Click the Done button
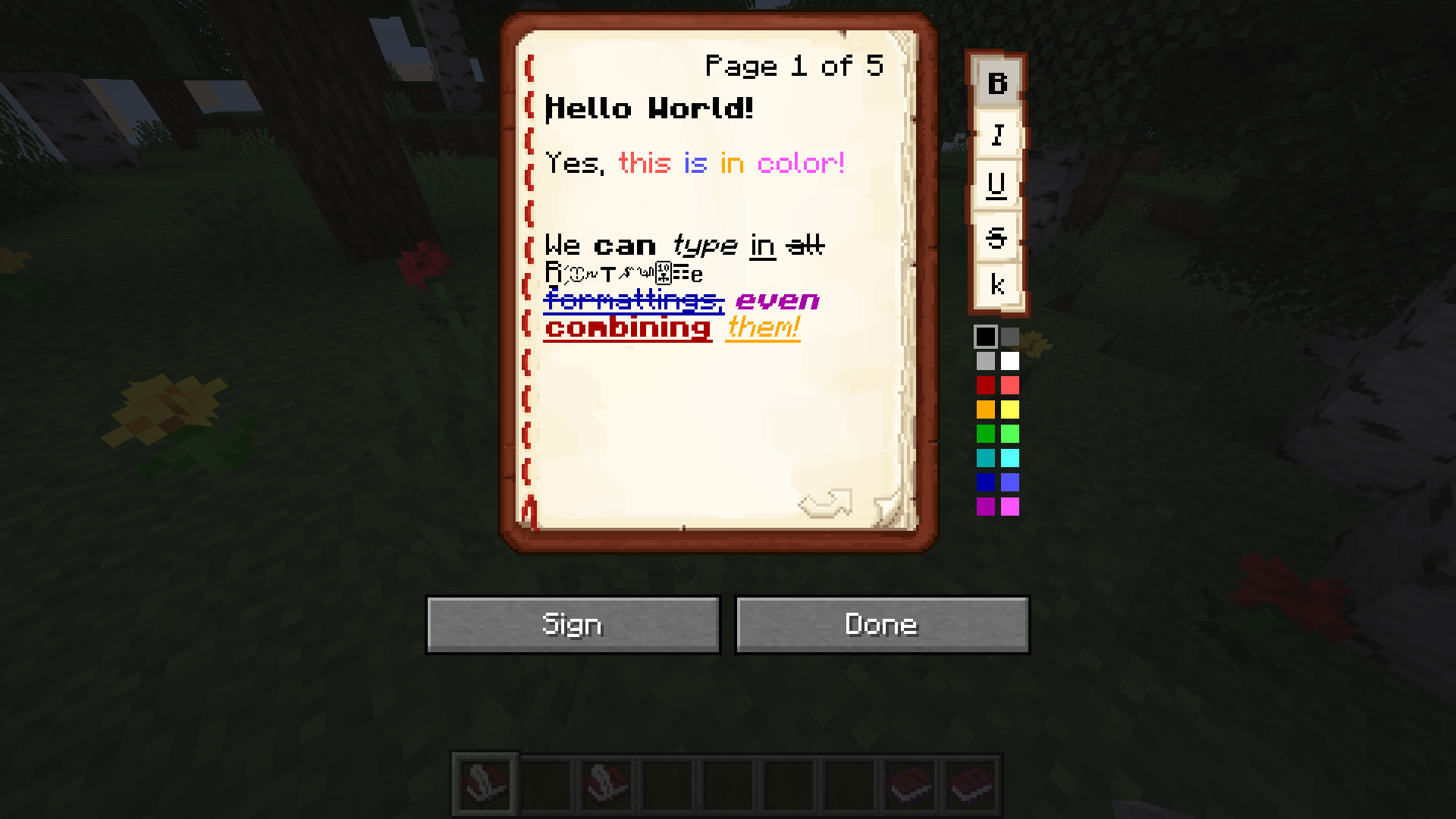 [882, 624]
